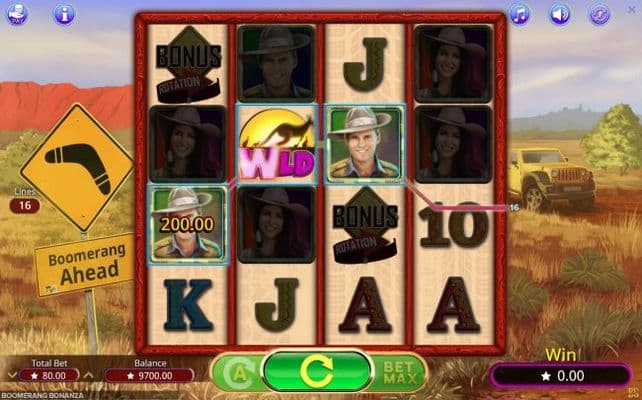Click the purple turbo-mode icon

tap(598, 14)
